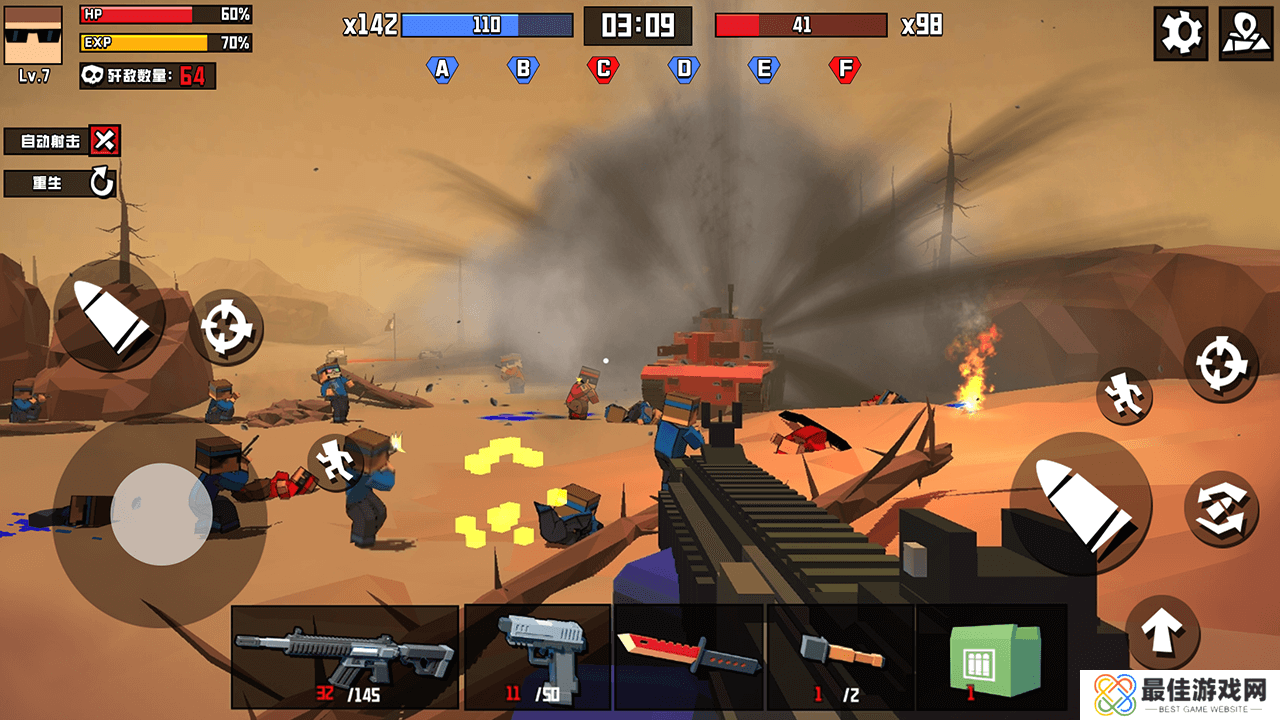Choose the stick grenade slot
1280x720 pixels.
pos(841,657)
